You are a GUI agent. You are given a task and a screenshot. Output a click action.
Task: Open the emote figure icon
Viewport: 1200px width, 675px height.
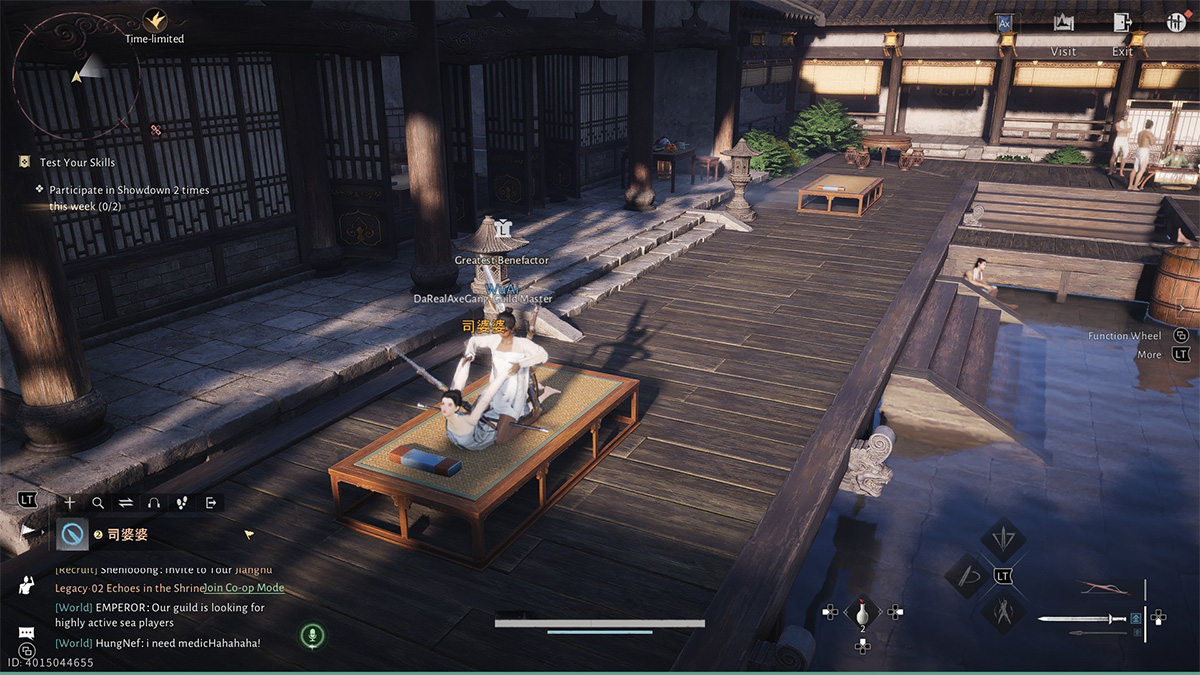[x=27, y=586]
